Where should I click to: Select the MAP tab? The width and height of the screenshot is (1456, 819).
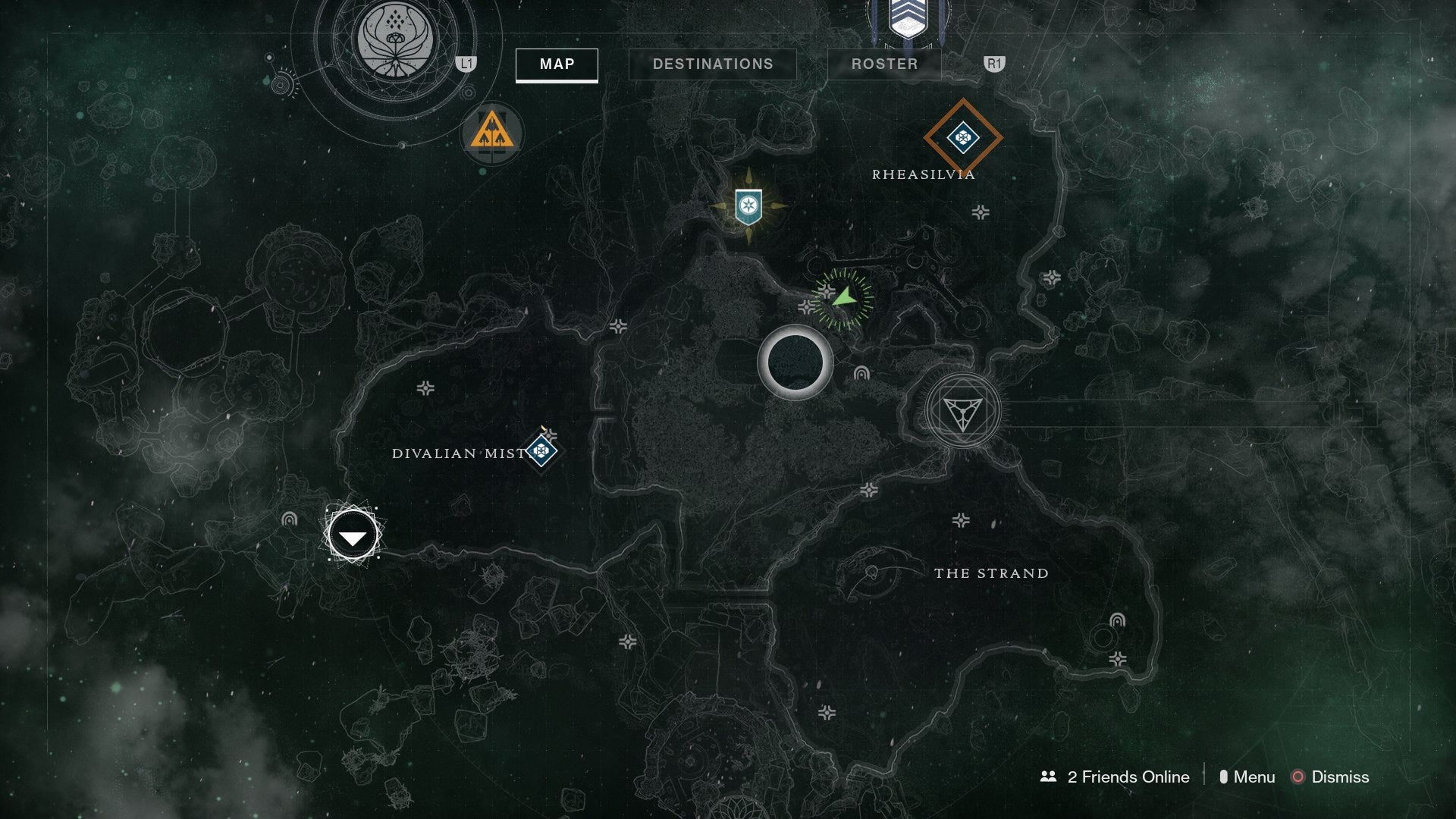[x=556, y=64]
